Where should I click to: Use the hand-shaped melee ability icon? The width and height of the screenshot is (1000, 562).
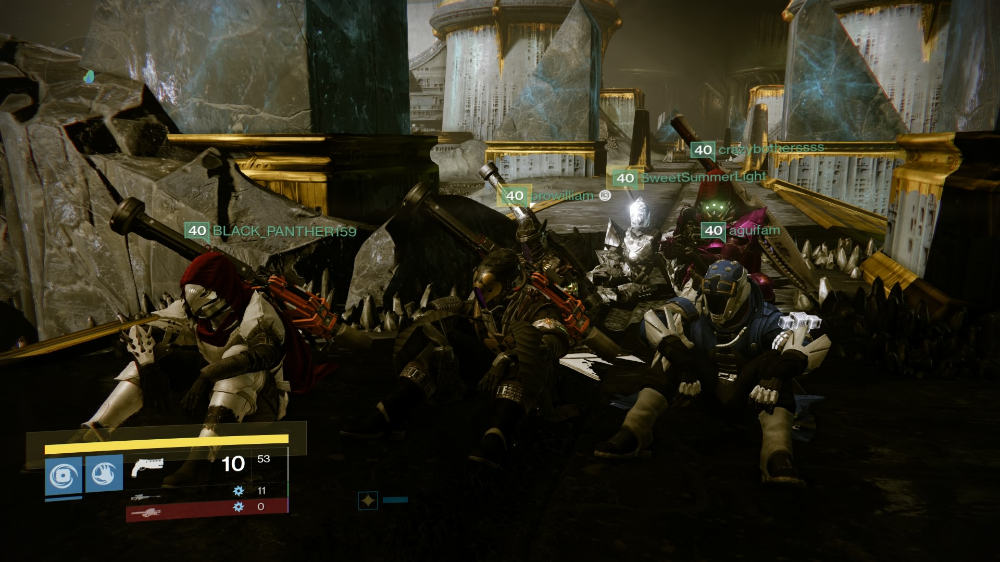(x=104, y=474)
